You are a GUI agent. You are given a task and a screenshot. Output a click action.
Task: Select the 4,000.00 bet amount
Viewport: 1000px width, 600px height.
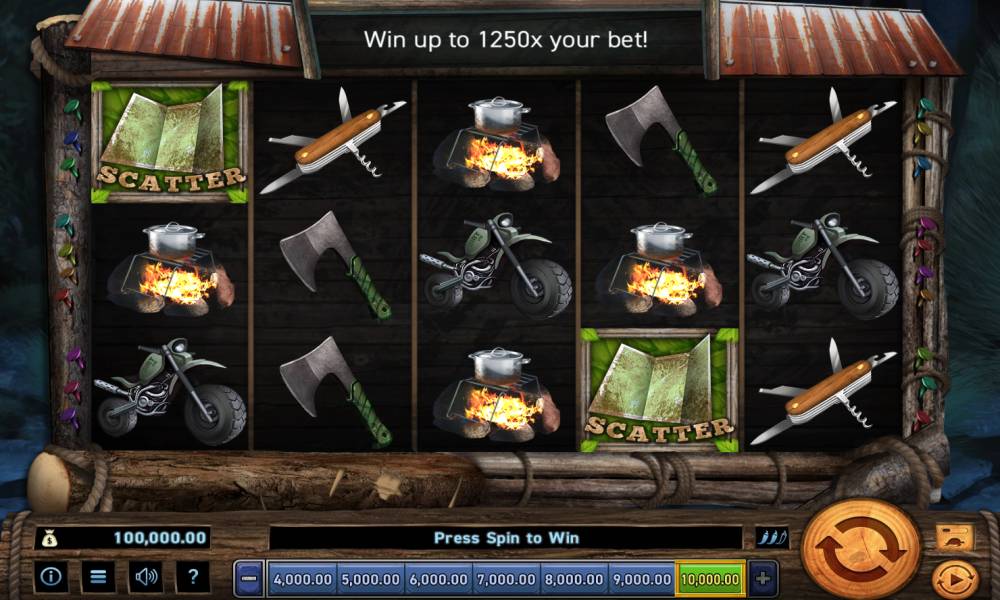pyautogui.click(x=302, y=578)
